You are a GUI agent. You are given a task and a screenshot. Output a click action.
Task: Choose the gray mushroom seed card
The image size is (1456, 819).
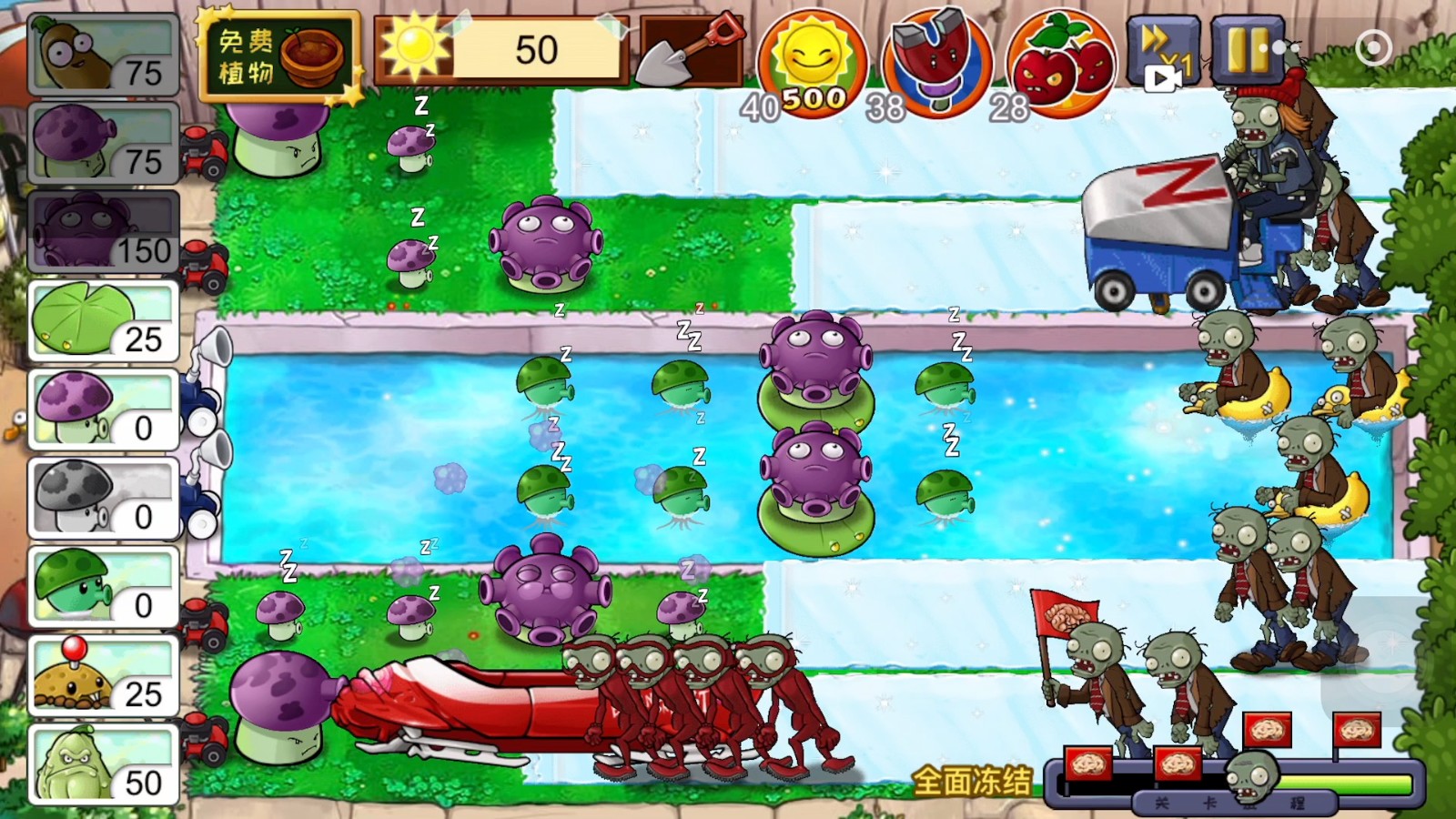coord(103,499)
